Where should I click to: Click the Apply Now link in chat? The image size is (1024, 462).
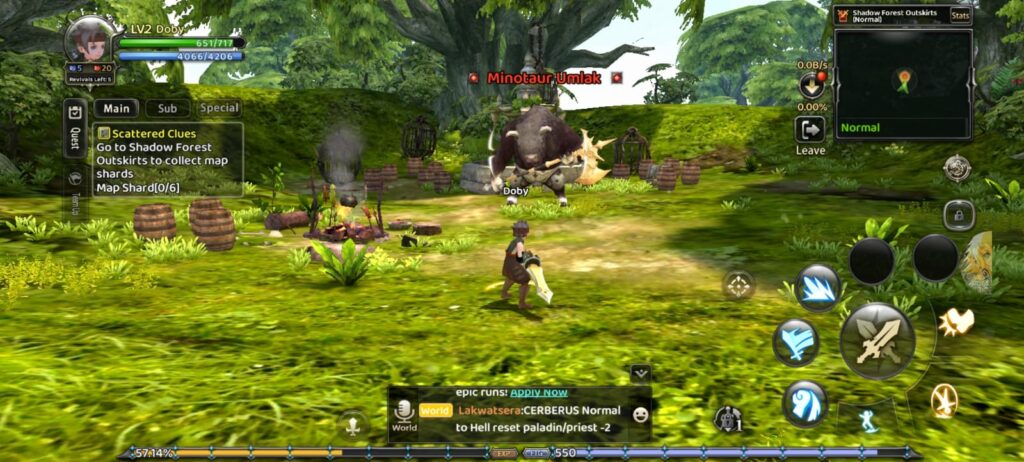pos(539,392)
